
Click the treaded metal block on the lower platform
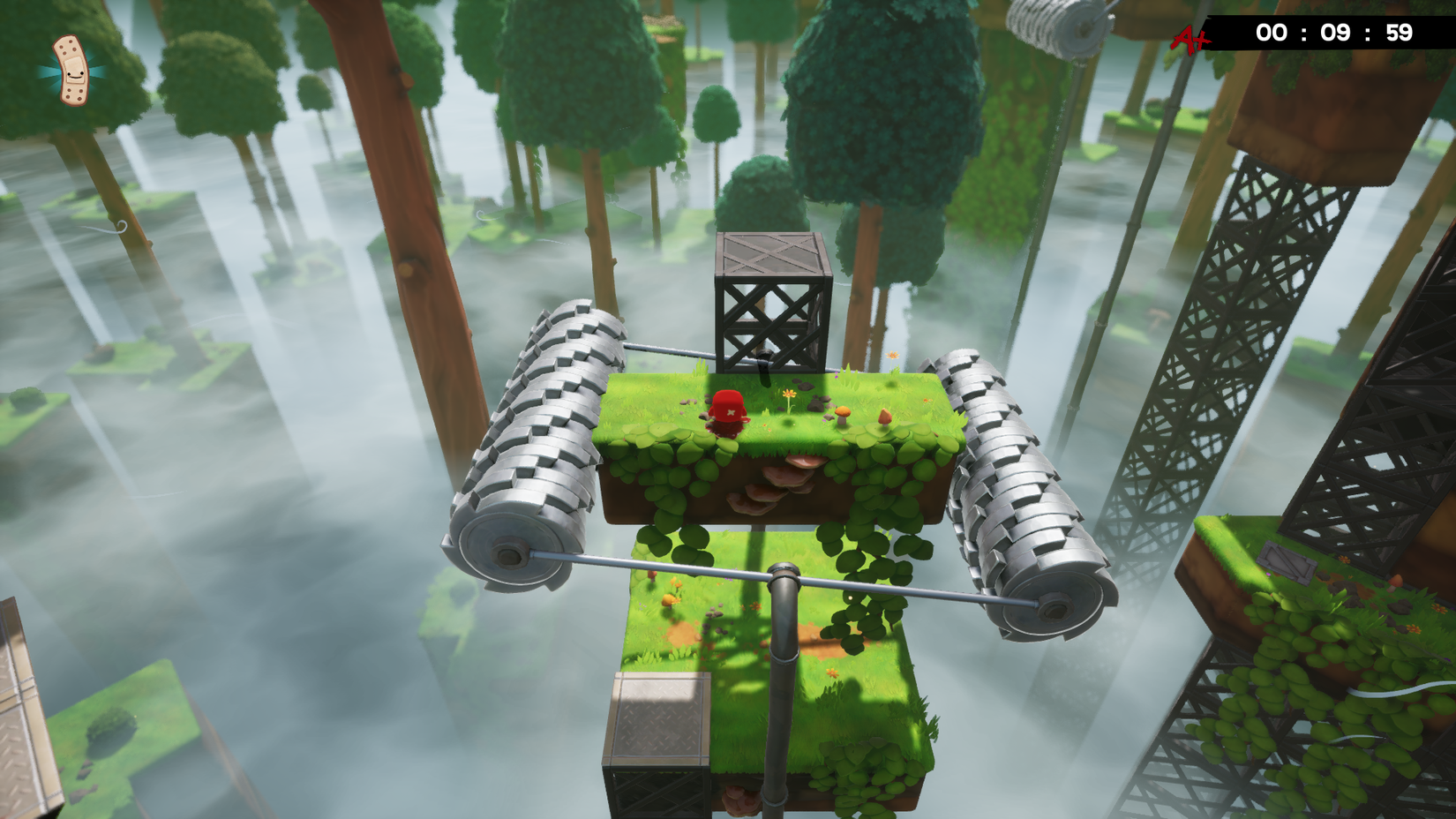[657, 715]
